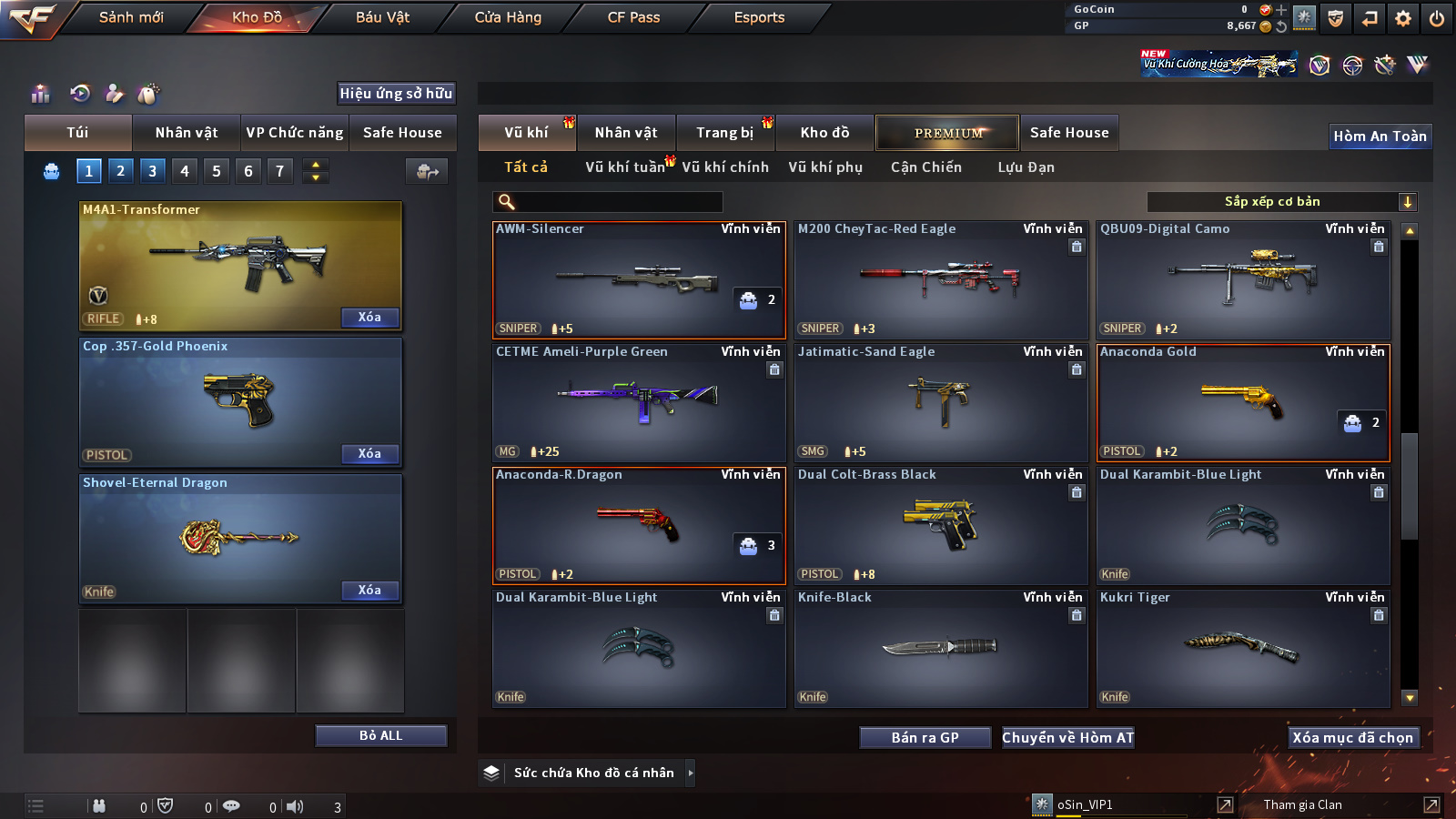Go to the Sảnh mới lobby
The image size is (1456, 819).
point(131,17)
